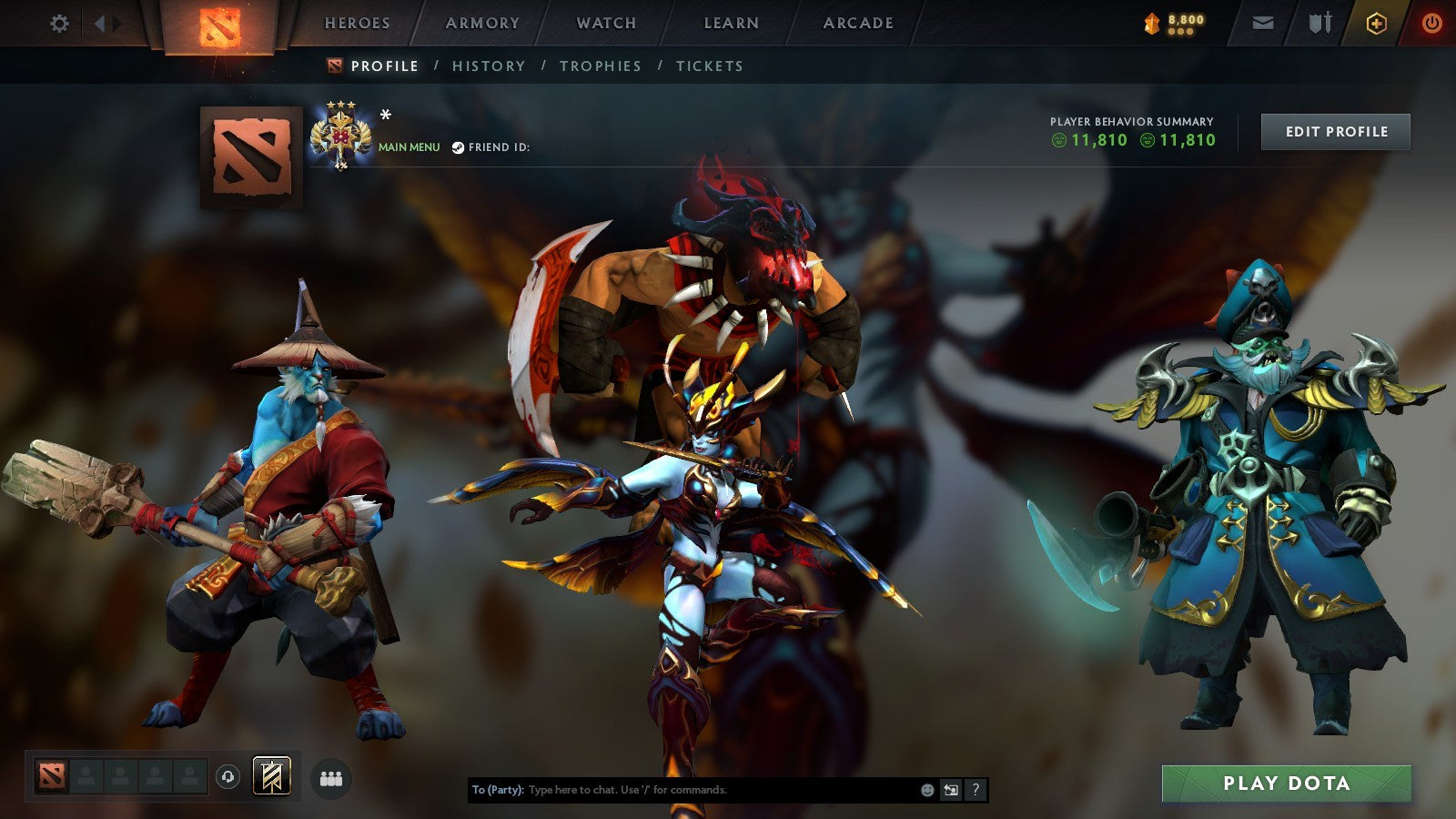This screenshot has height=819, width=1456.
Task: Click the shuffle/trade icon near the chat box
Action: click(952, 791)
